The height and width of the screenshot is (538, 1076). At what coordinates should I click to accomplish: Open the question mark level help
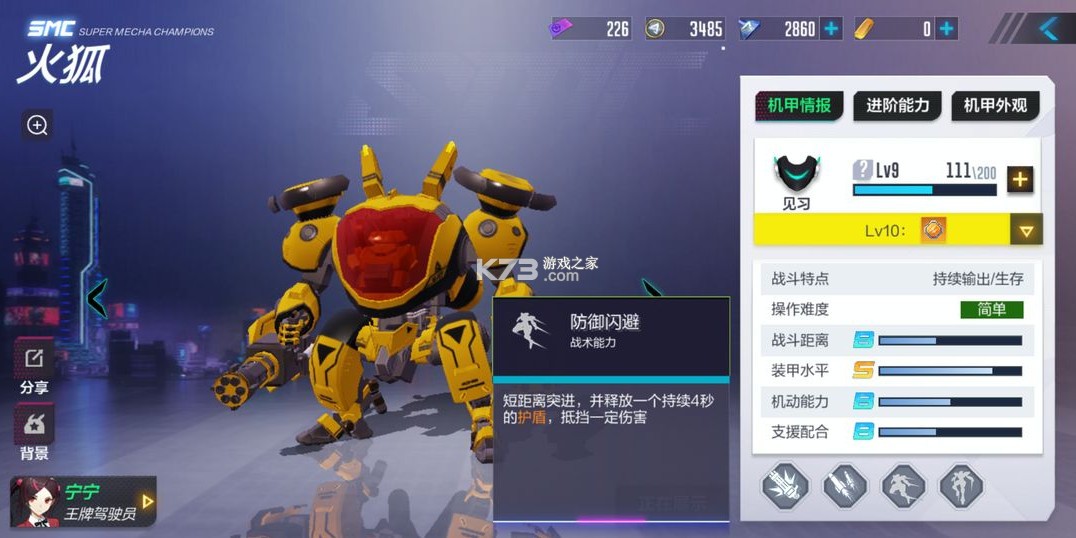[x=862, y=170]
